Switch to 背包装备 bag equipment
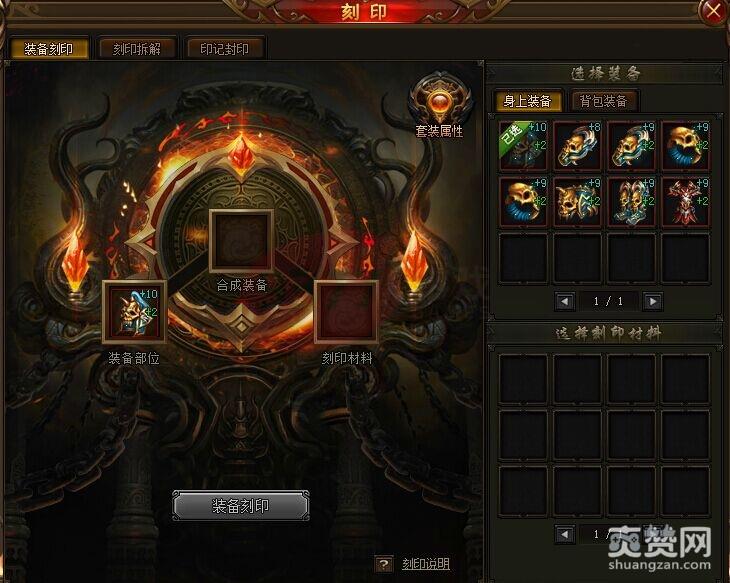Screen dimensions: 730x583 [603, 101]
